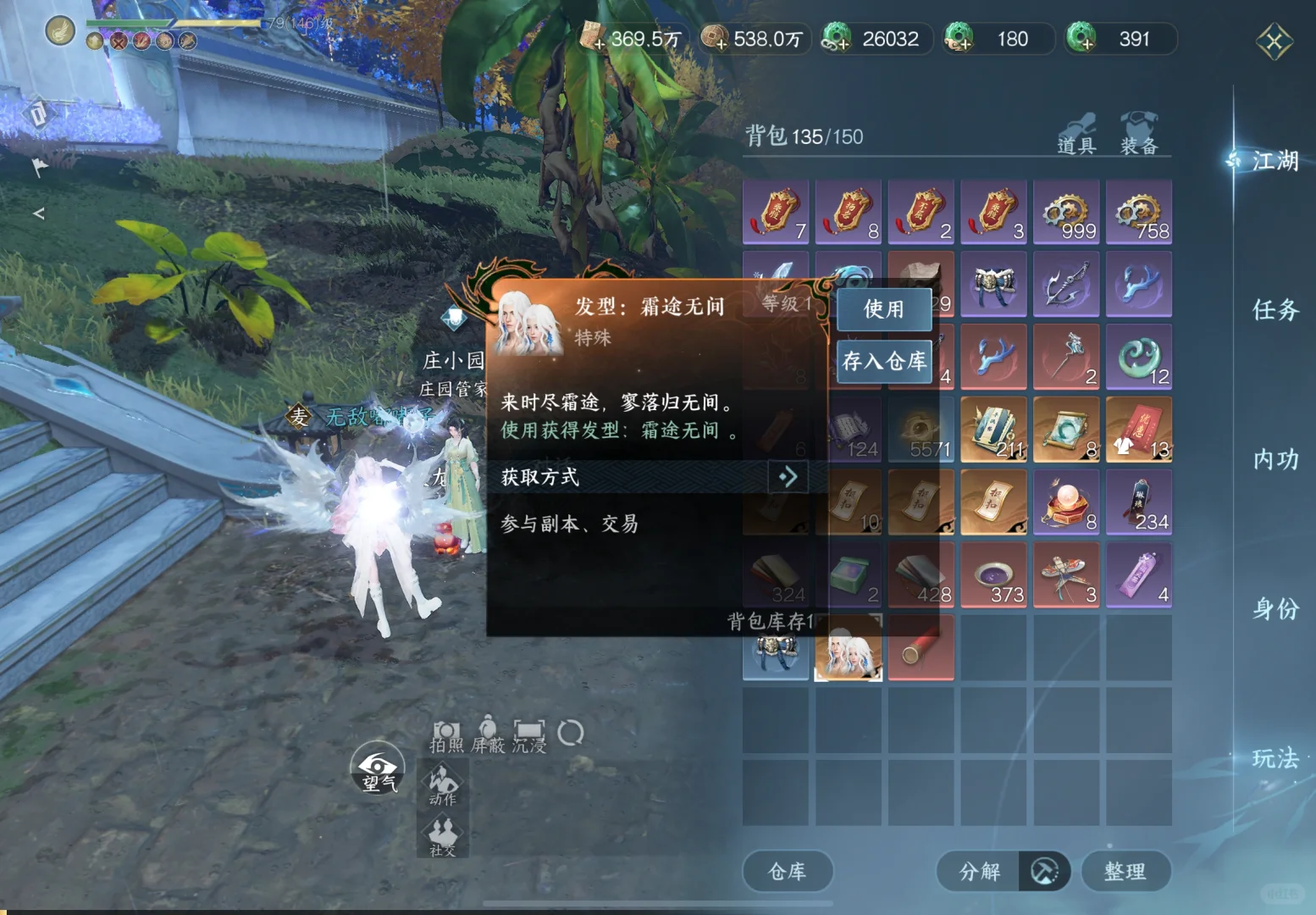Open the 仓库 warehouse

[787, 871]
